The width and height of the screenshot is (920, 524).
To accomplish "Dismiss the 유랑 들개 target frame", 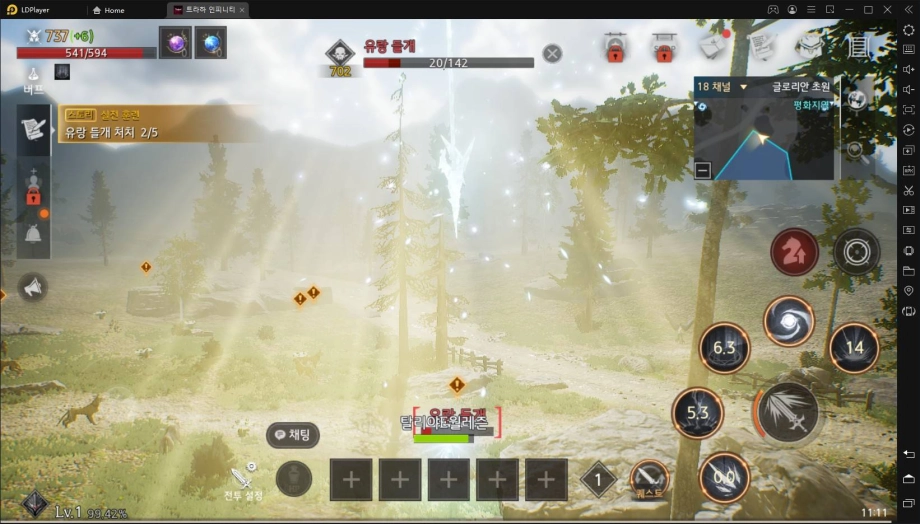I will coord(552,53).
